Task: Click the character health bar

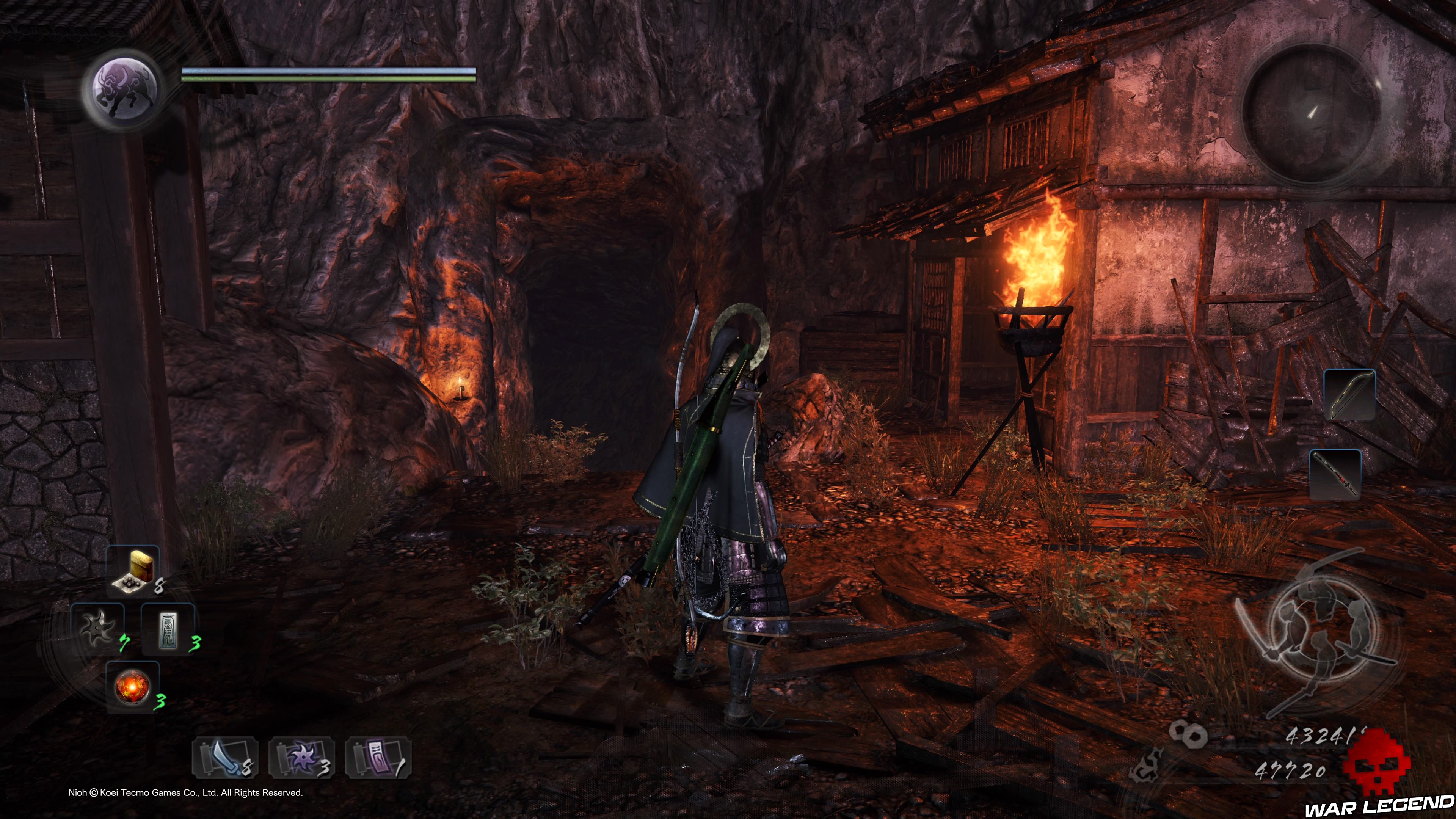Action: pyautogui.click(x=328, y=71)
